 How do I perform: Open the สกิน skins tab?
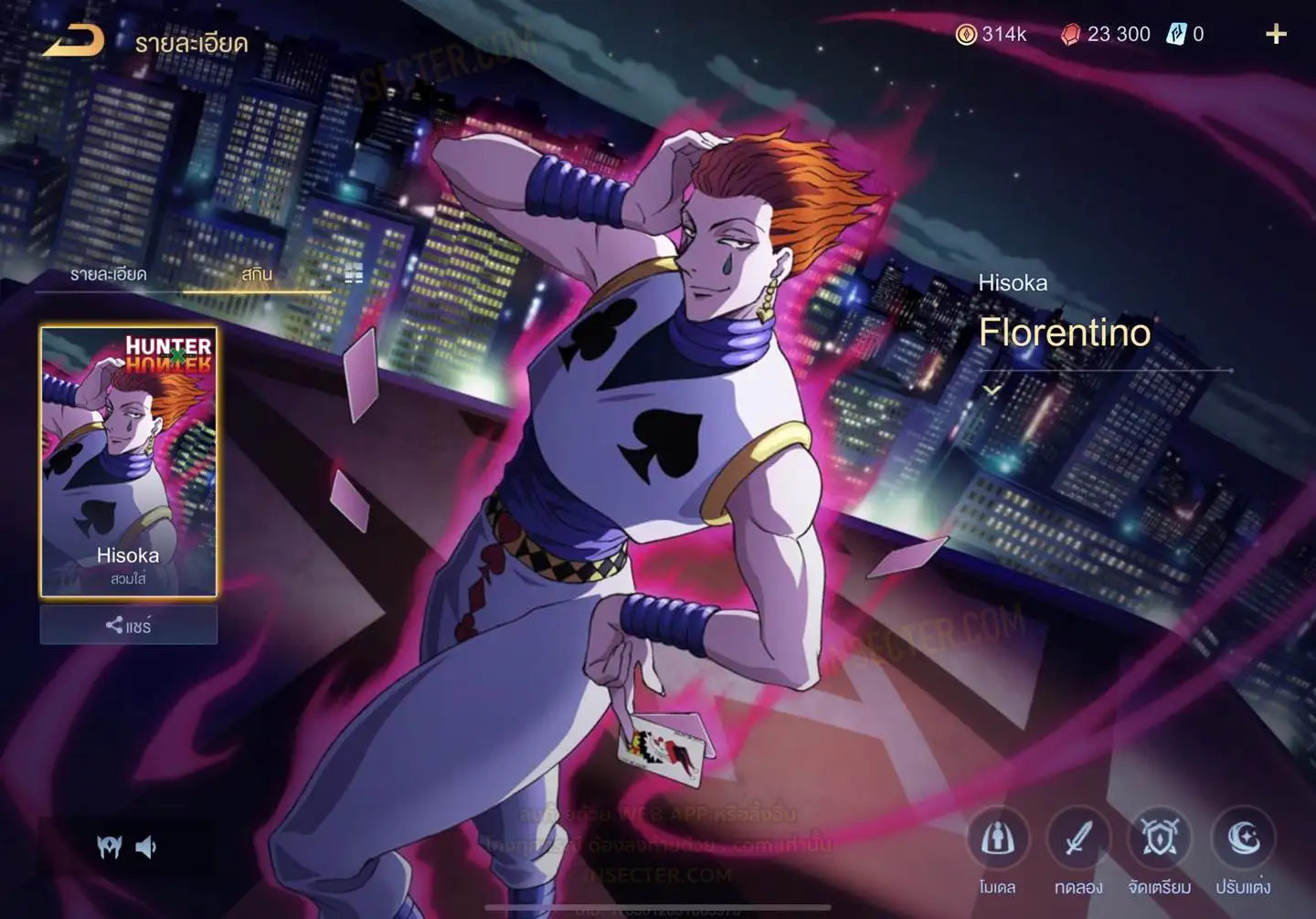click(257, 274)
